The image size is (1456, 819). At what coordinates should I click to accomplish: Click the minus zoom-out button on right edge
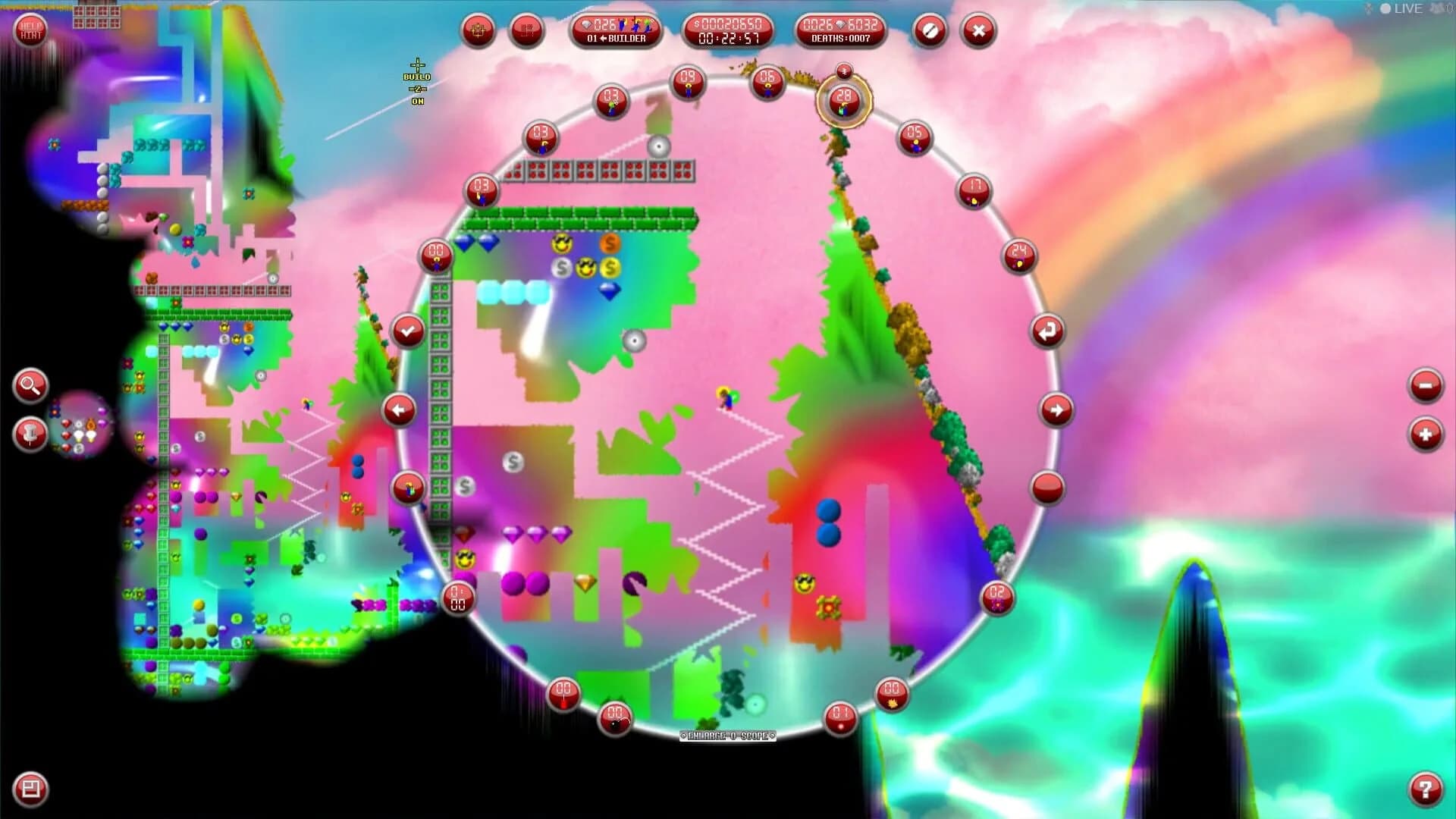pyautogui.click(x=1424, y=387)
